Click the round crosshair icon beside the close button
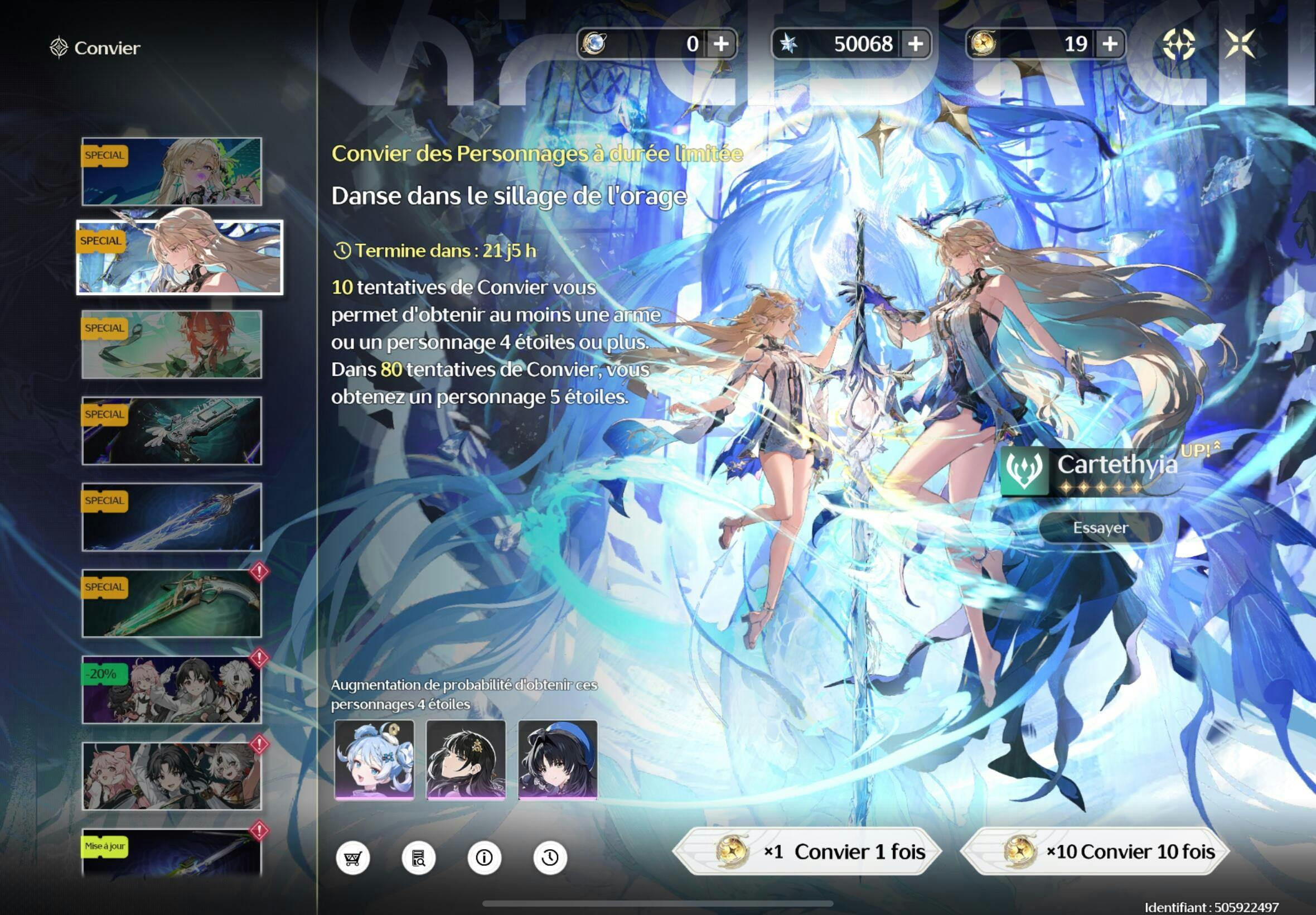 click(x=1178, y=44)
